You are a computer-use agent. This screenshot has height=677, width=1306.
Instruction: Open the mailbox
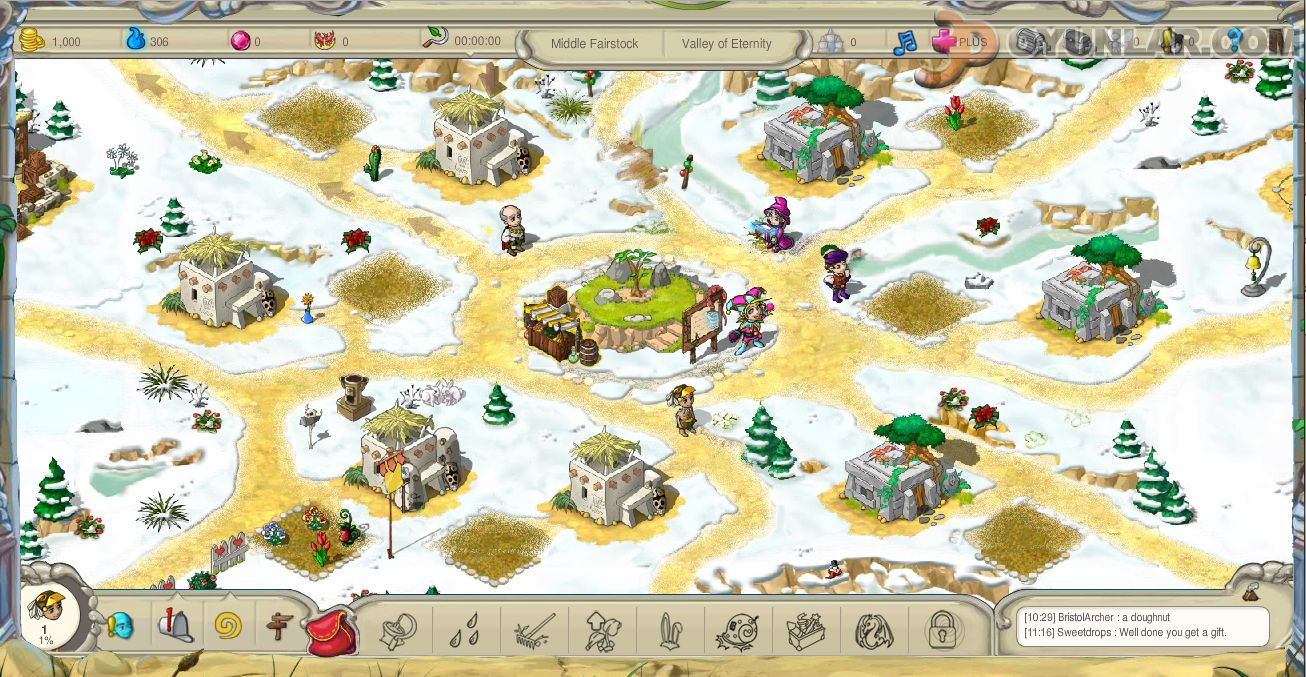pyautogui.click(x=174, y=626)
